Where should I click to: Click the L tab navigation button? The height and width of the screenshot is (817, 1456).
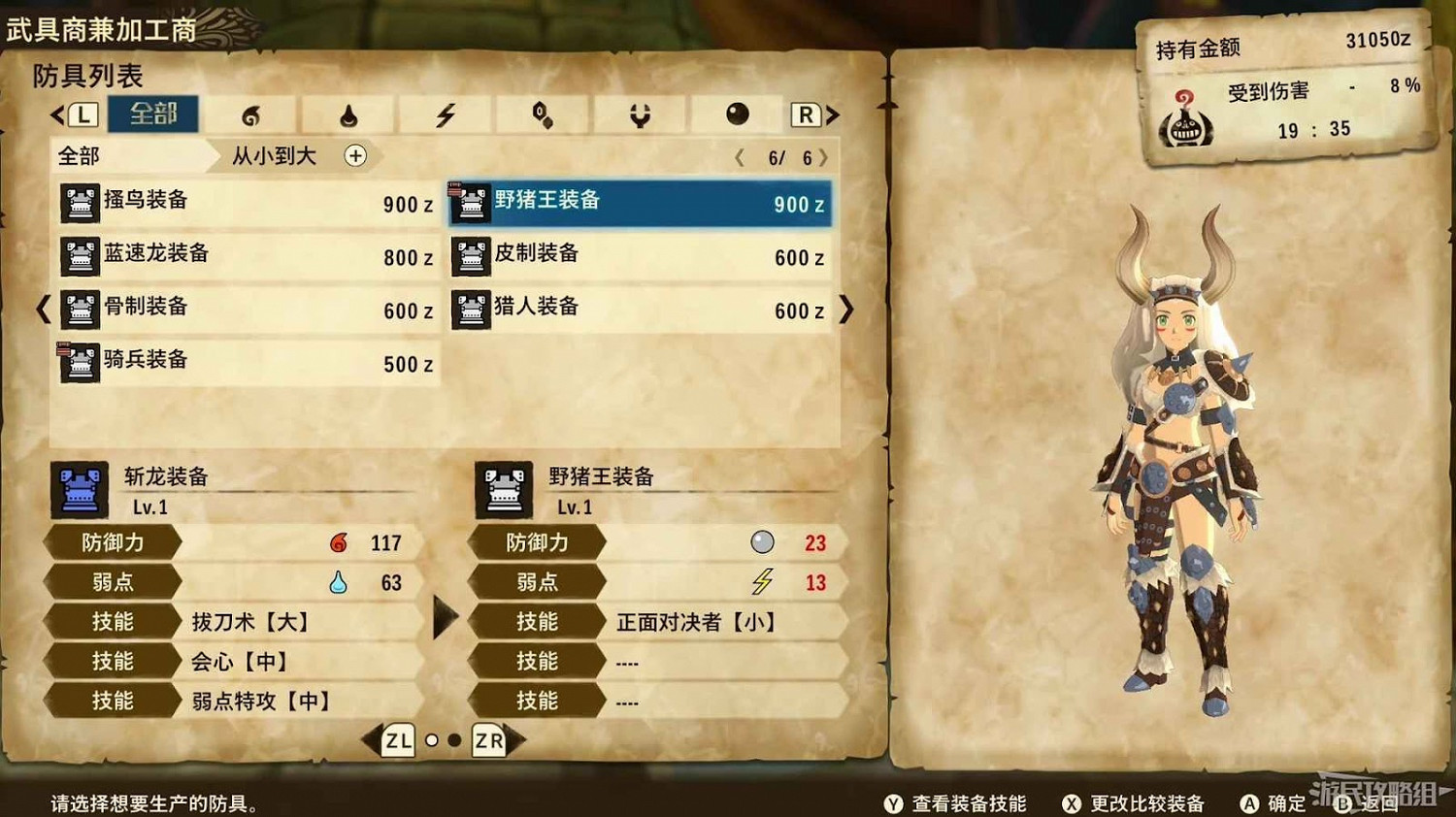83,114
